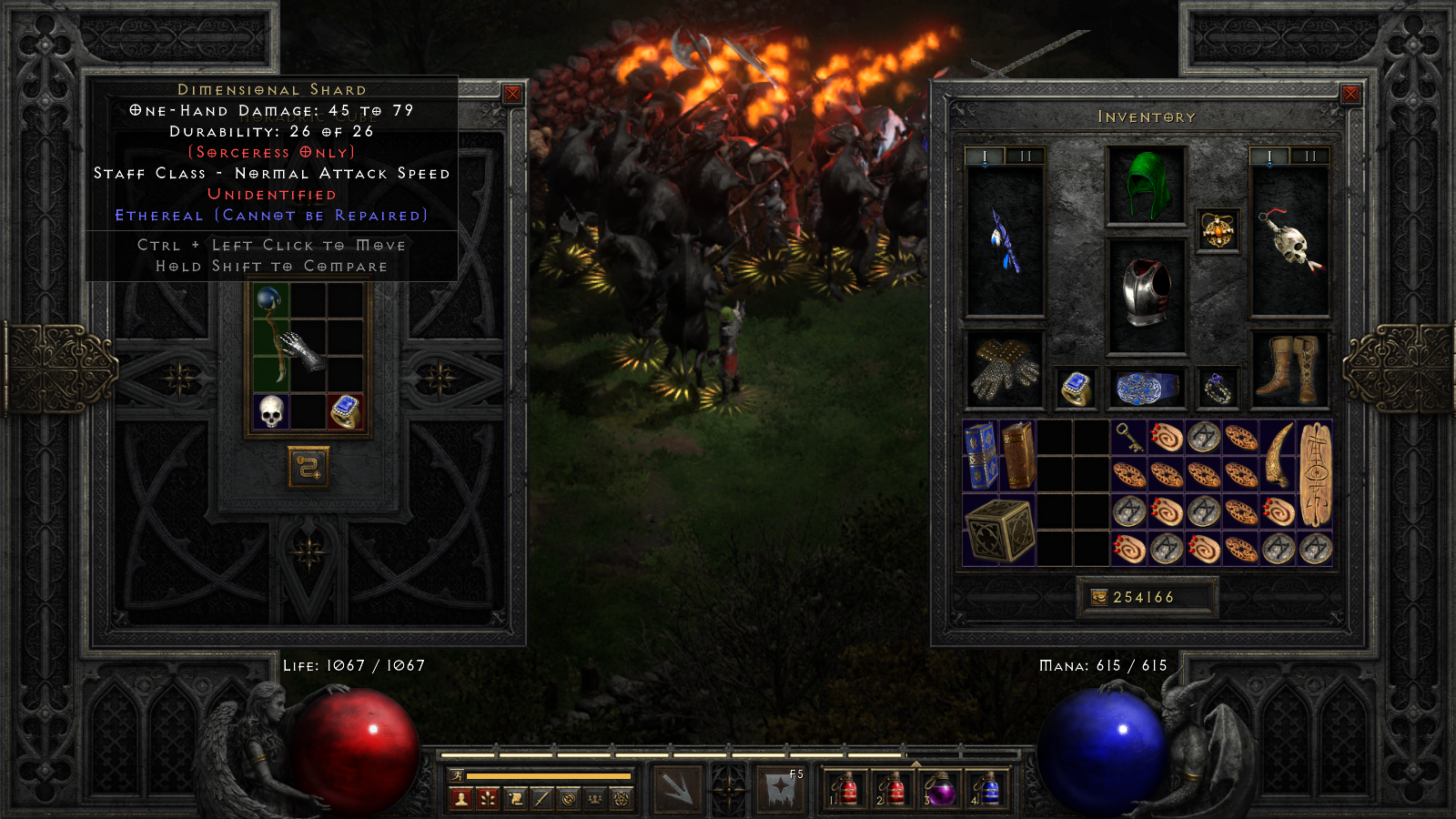Close the Inventory panel
Viewport: 1456px width, 819px height.
coord(1350,94)
